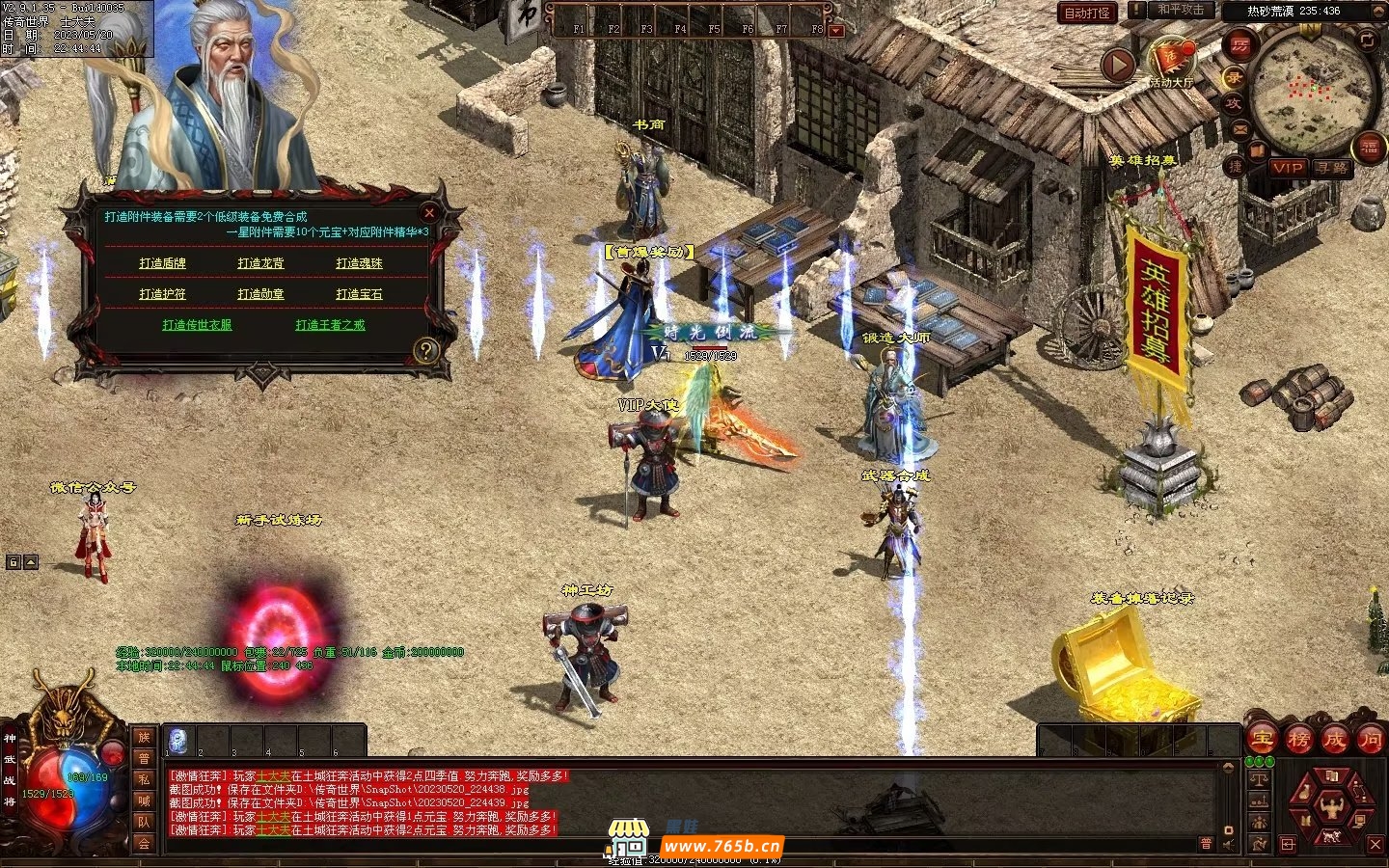Switch chat to the 私 private channel

pos(144,779)
